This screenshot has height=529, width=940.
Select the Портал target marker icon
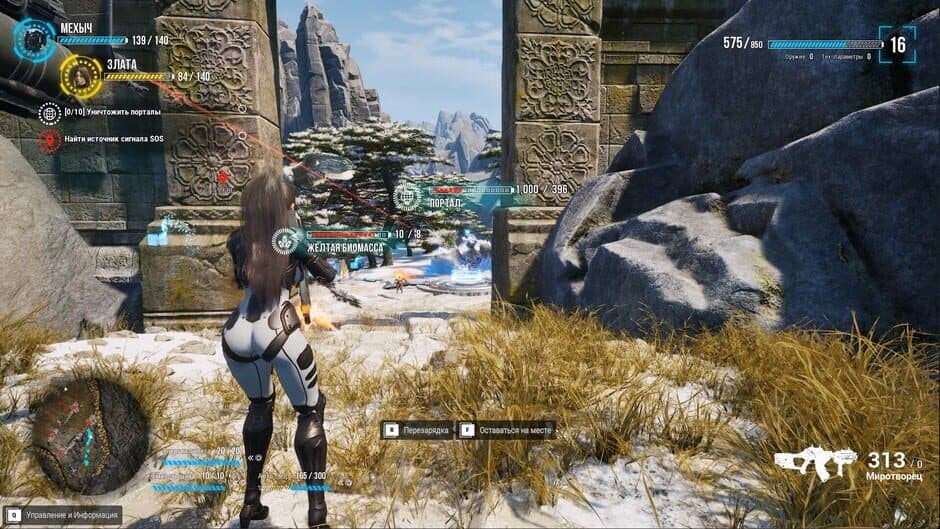[406, 196]
